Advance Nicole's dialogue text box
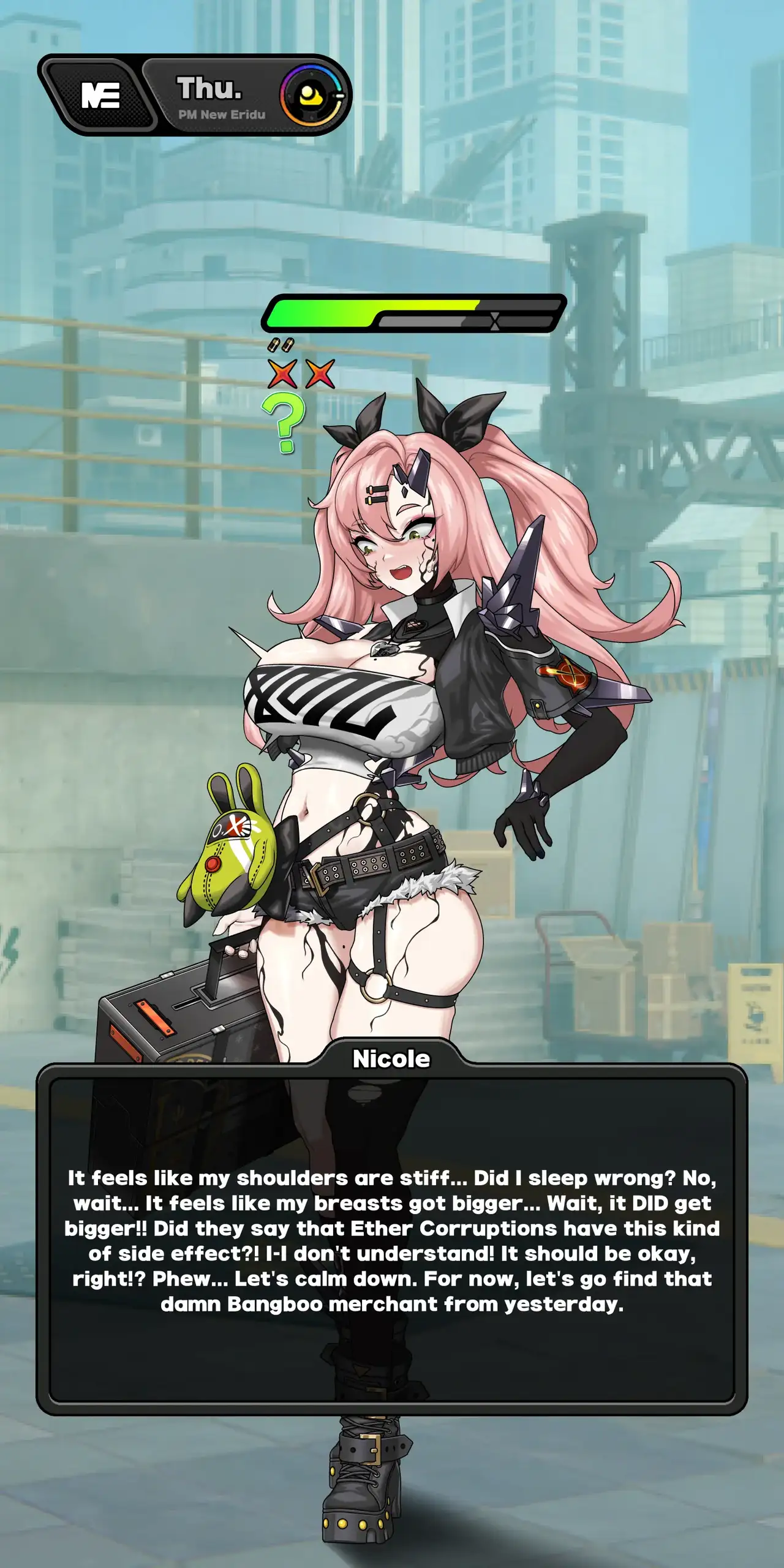 click(392, 1240)
